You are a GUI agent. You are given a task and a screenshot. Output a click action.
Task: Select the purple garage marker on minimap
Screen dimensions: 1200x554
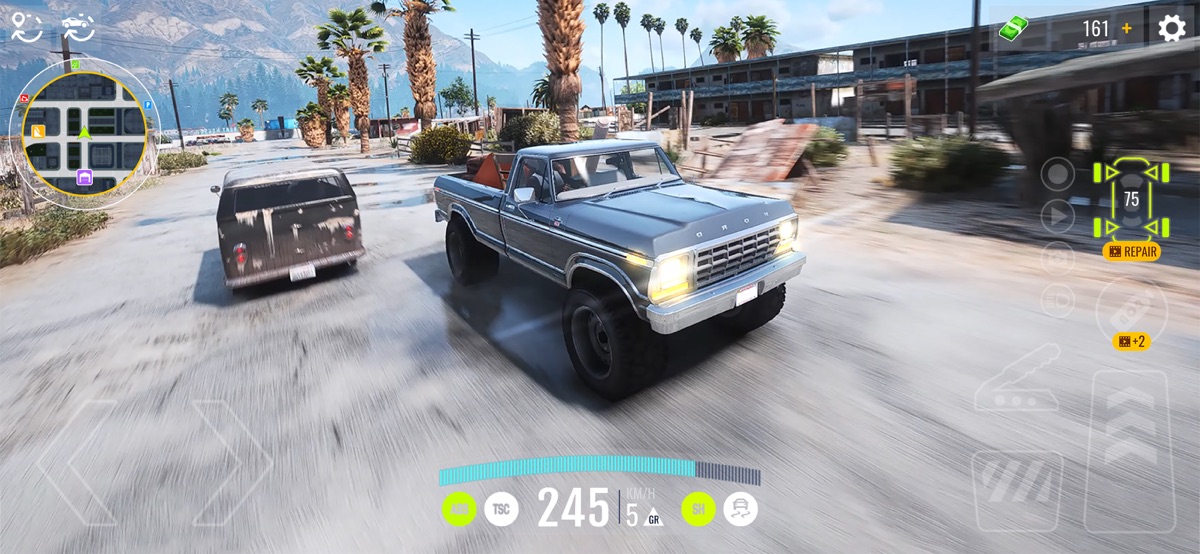point(85,178)
